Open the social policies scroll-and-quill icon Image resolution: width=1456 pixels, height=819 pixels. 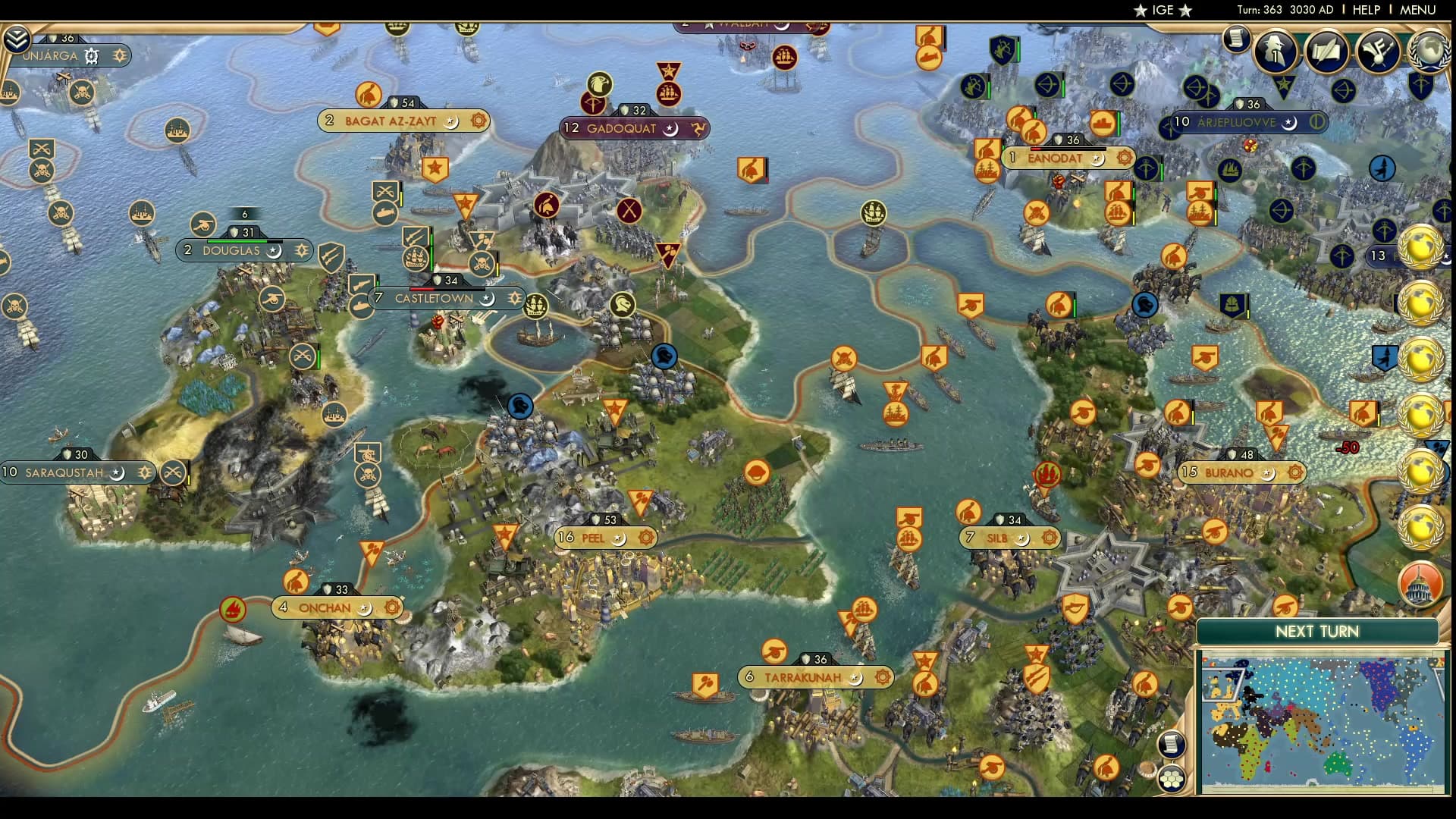[x=1327, y=50]
